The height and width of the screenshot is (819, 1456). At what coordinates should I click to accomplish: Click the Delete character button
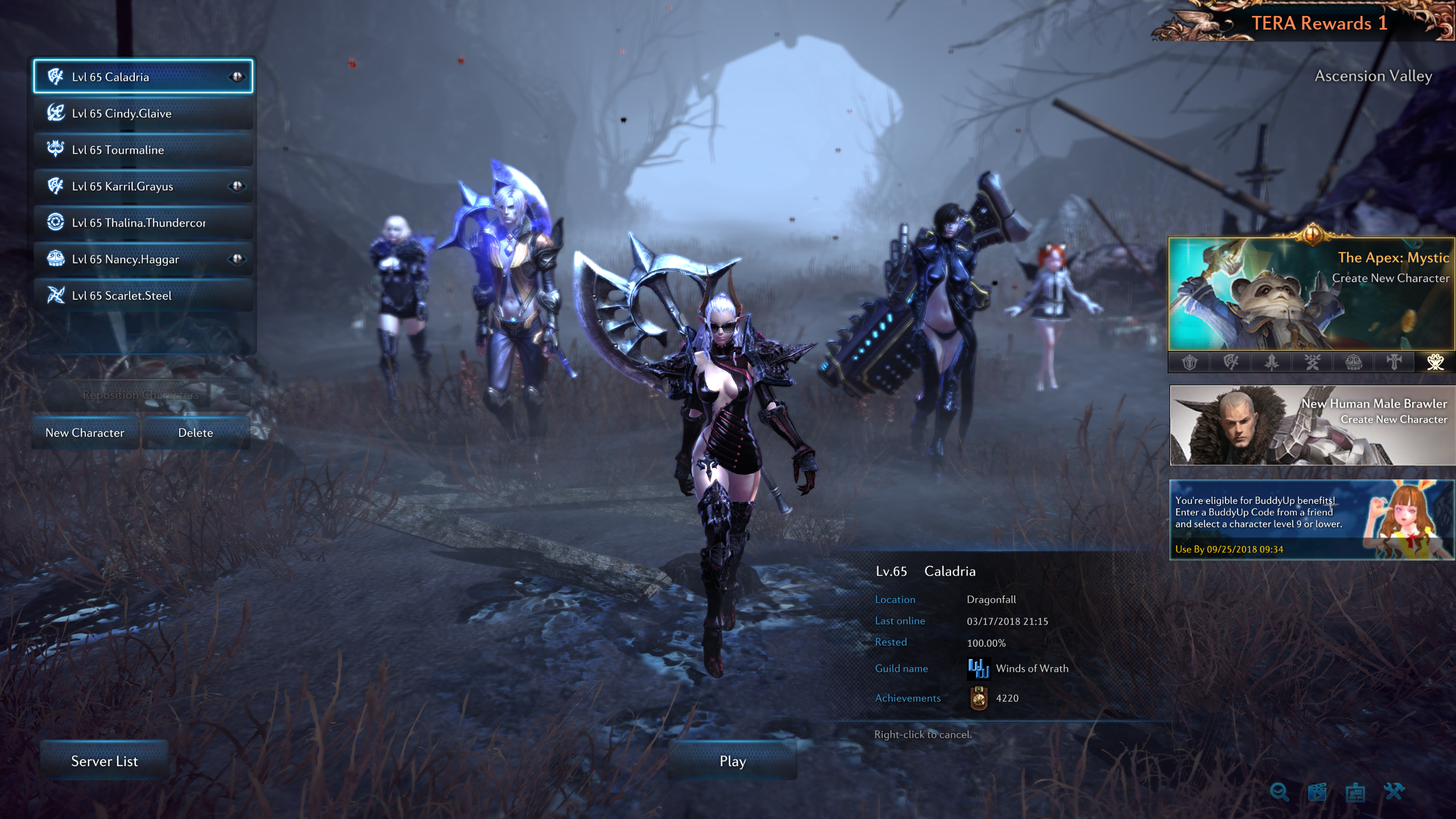coord(196,433)
